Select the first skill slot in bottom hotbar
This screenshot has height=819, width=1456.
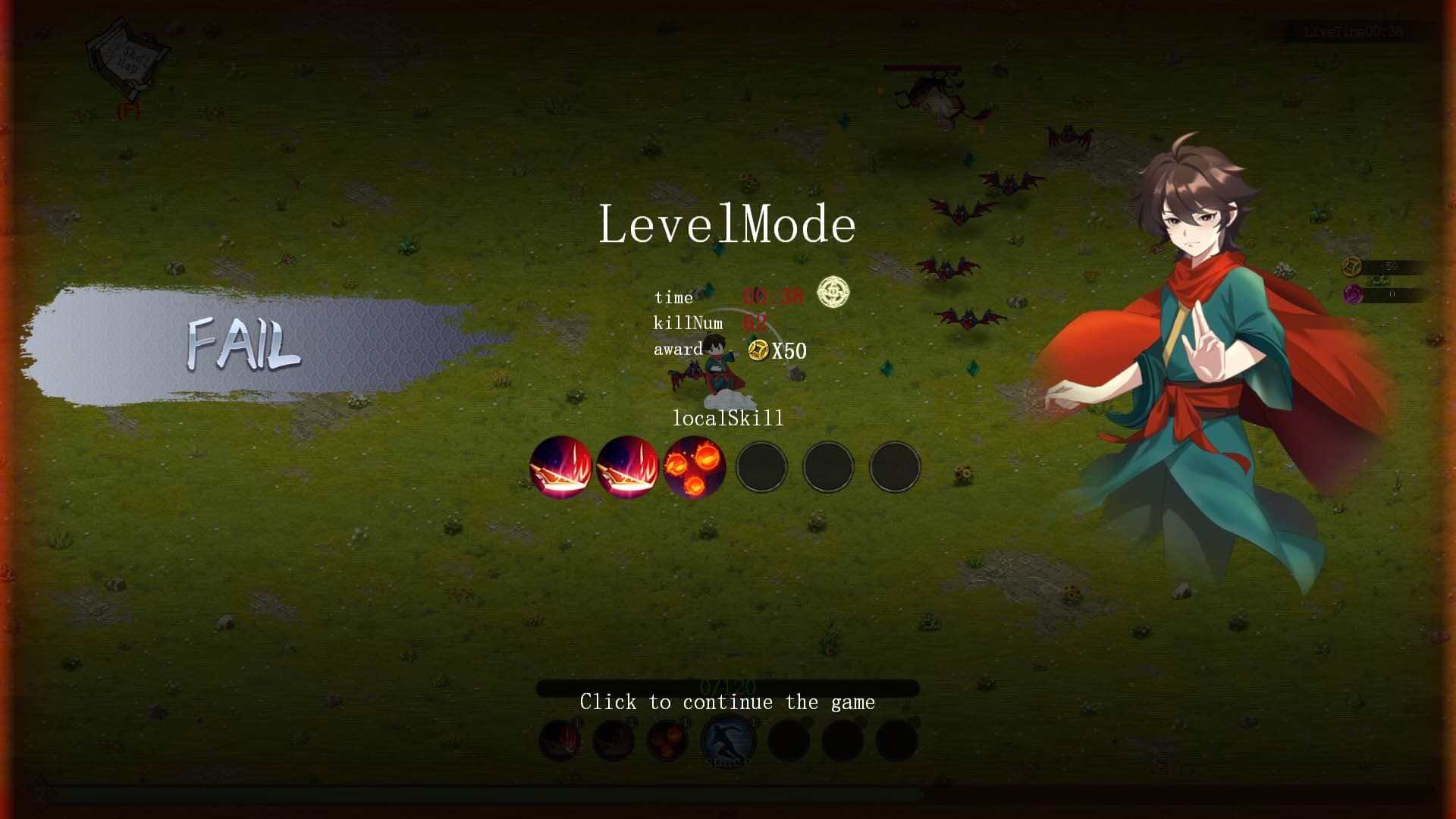(x=561, y=737)
